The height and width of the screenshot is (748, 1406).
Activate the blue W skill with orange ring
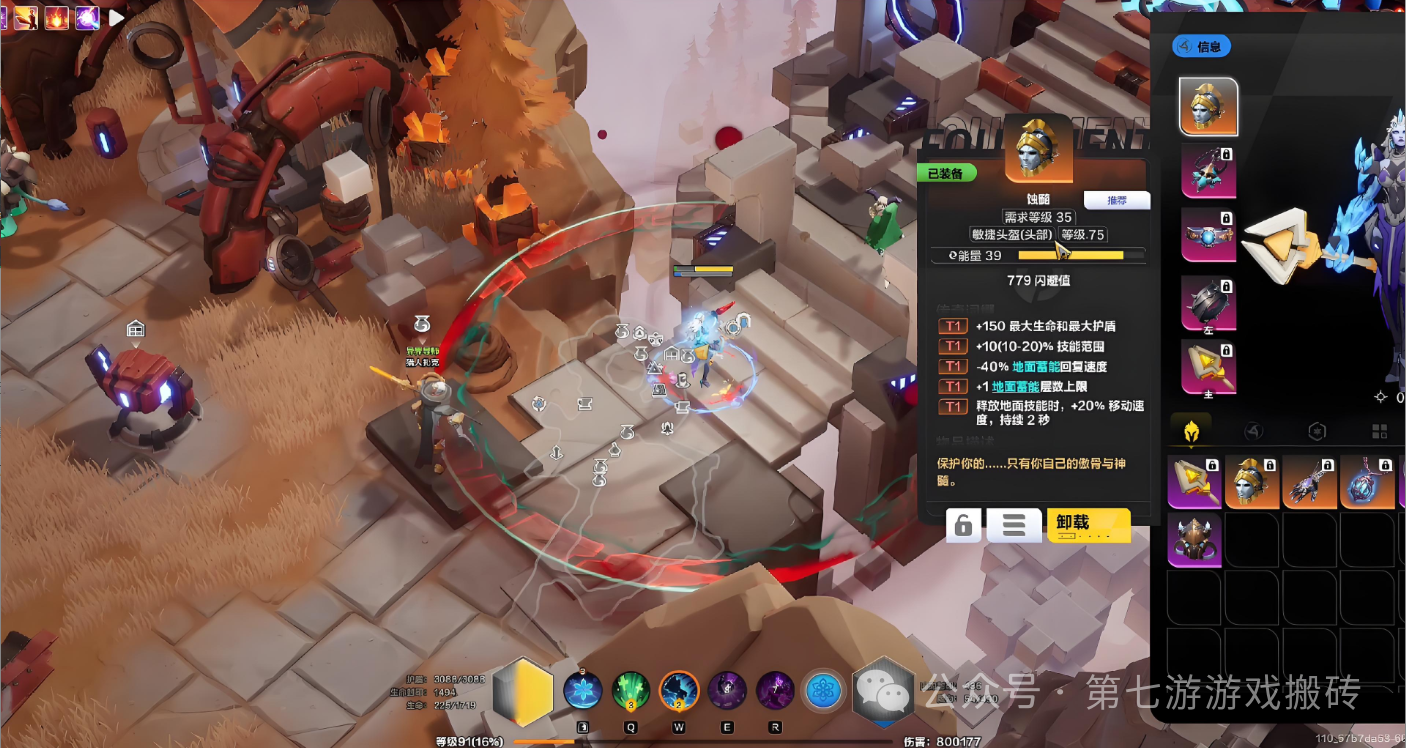[678, 691]
